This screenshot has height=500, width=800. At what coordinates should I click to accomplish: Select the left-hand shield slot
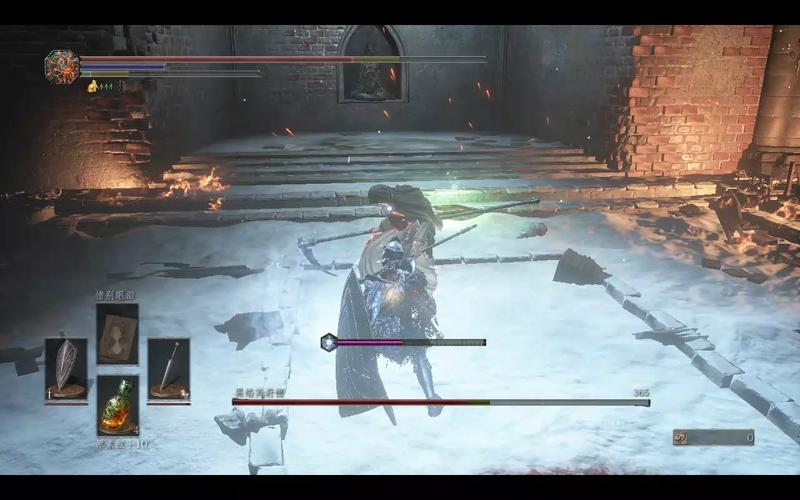click(x=65, y=367)
